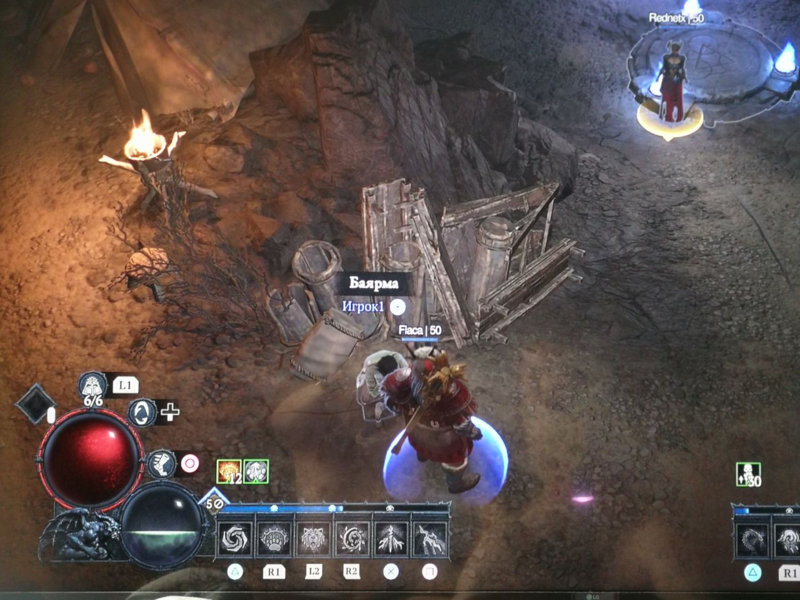Trigger the bear paw skill slot
The width and height of the screenshot is (800, 600).
tap(275, 540)
